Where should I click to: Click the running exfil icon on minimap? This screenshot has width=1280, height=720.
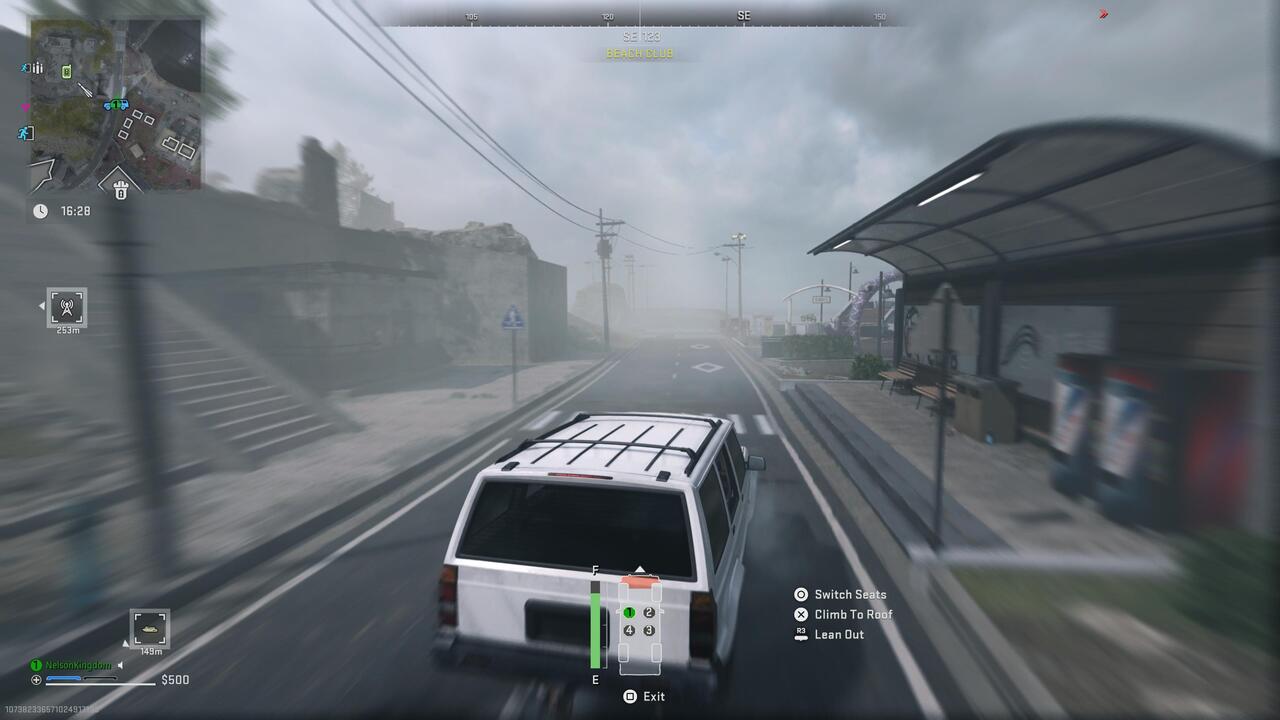point(25,132)
